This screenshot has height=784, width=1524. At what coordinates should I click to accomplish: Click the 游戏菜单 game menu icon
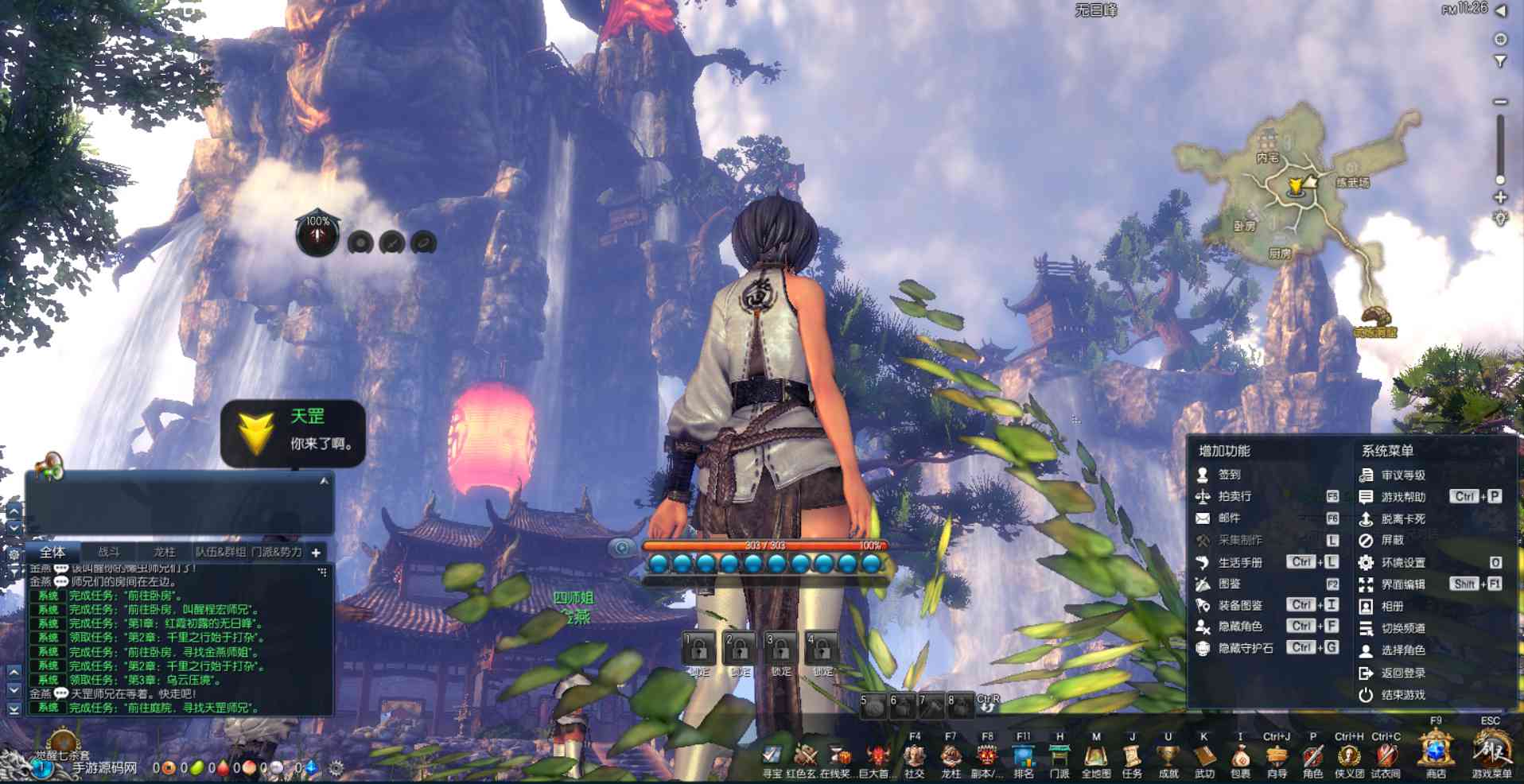click(x=1491, y=751)
